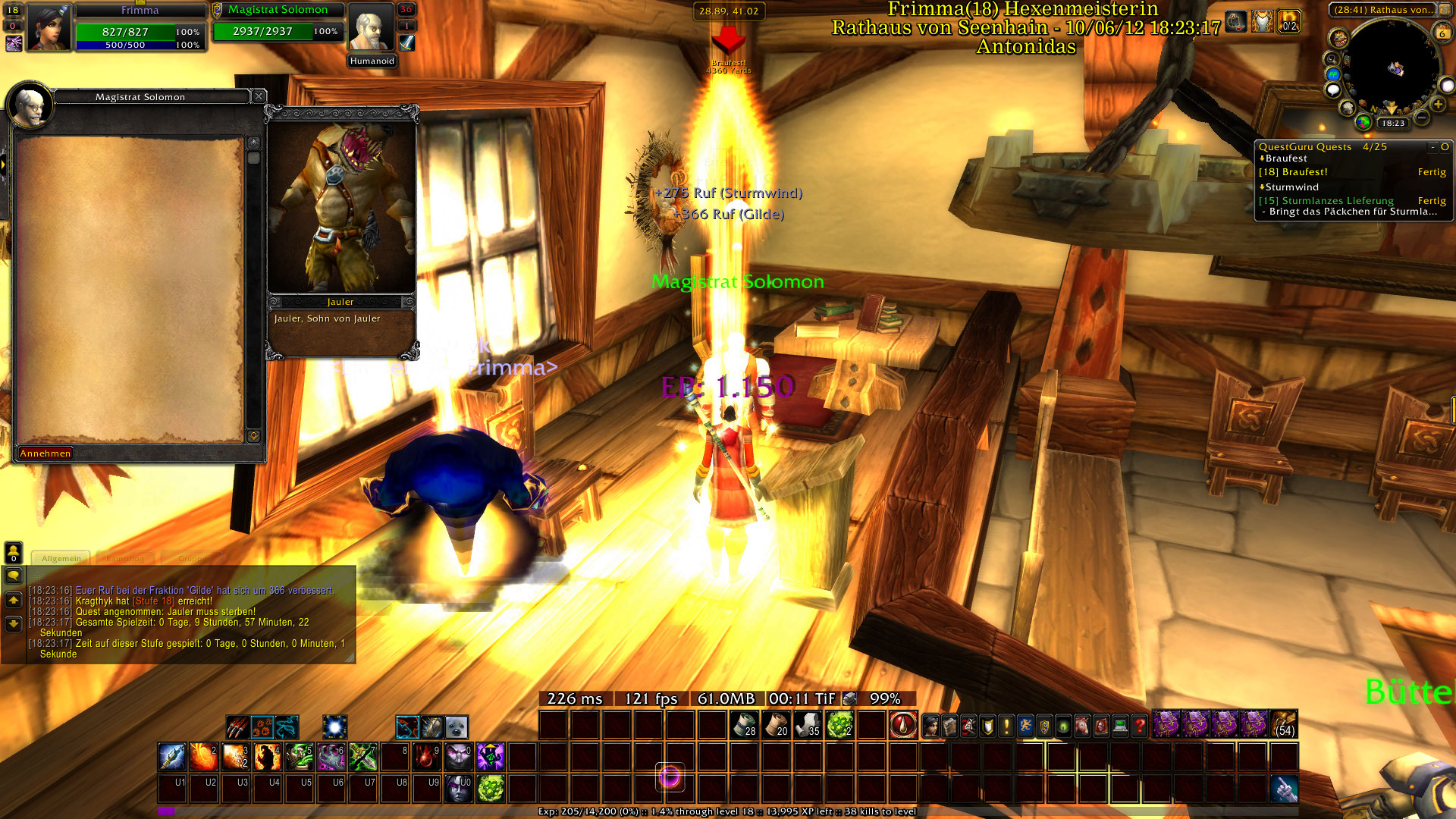Use the item stack showing 28
Image resolution: width=1456 pixels, height=819 pixels.
coord(744,725)
